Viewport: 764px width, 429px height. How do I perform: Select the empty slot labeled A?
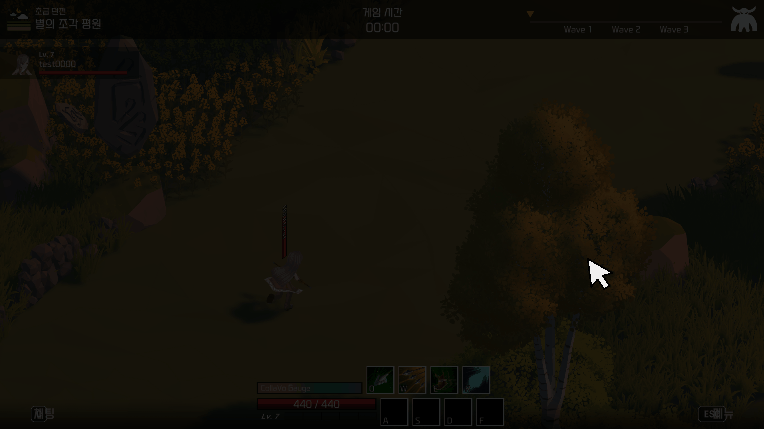[394, 412]
